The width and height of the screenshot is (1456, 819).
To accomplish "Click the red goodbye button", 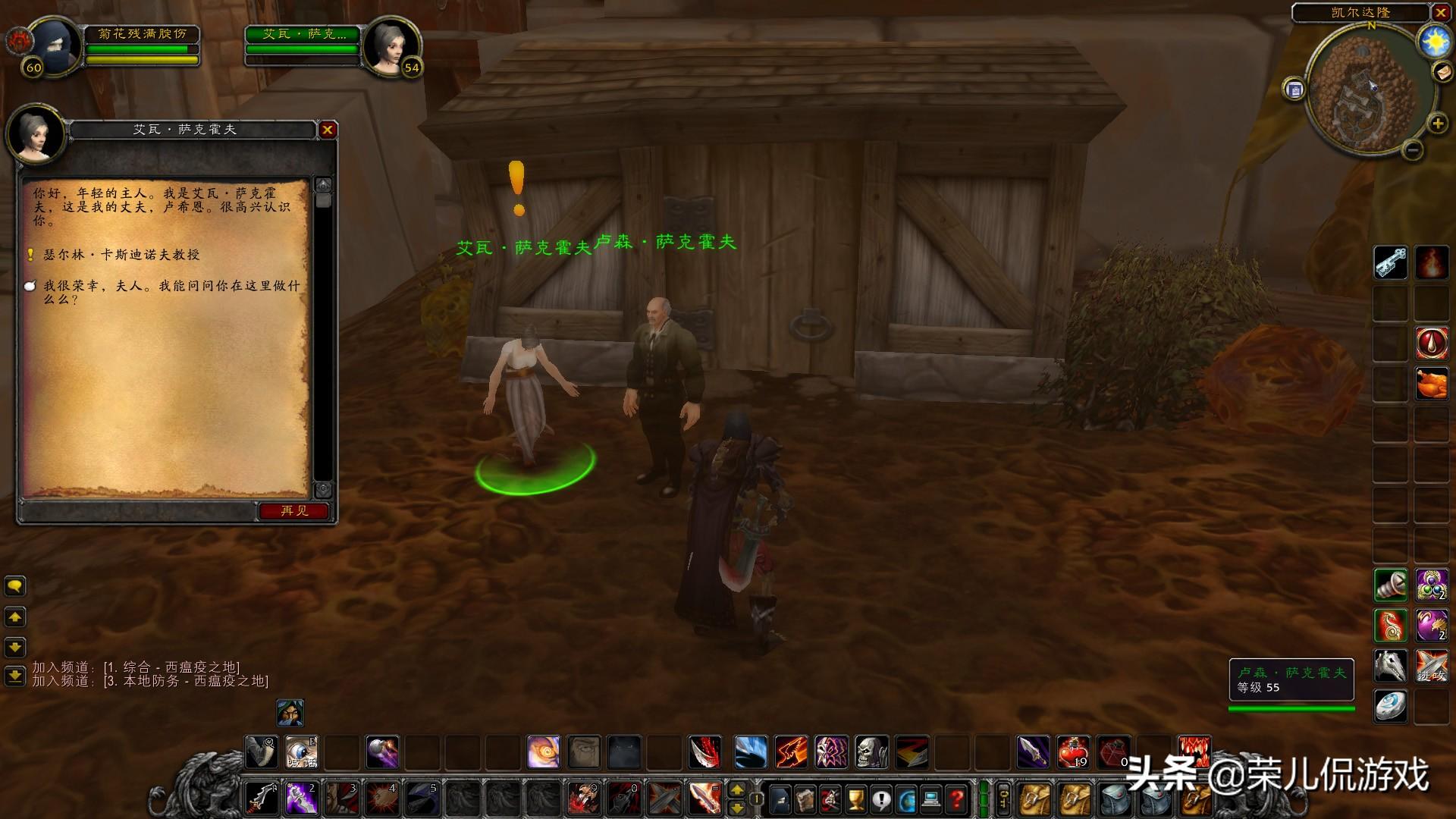I will pyautogui.click(x=294, y=511).
